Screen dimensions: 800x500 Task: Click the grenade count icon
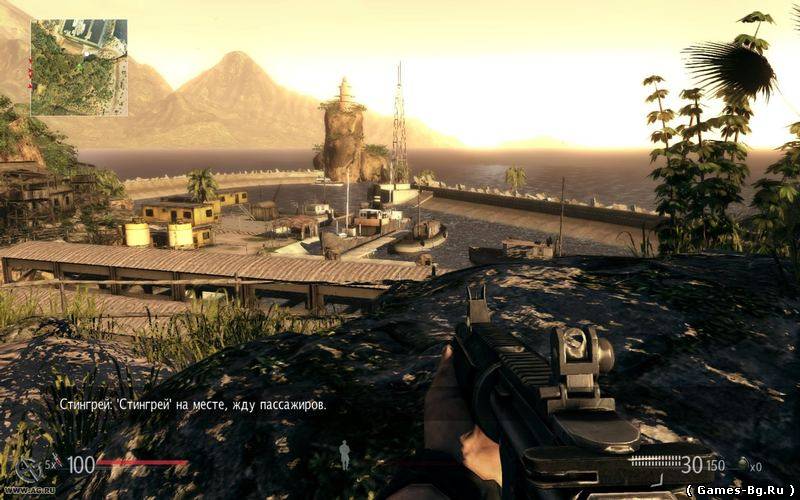coord(743,465)
